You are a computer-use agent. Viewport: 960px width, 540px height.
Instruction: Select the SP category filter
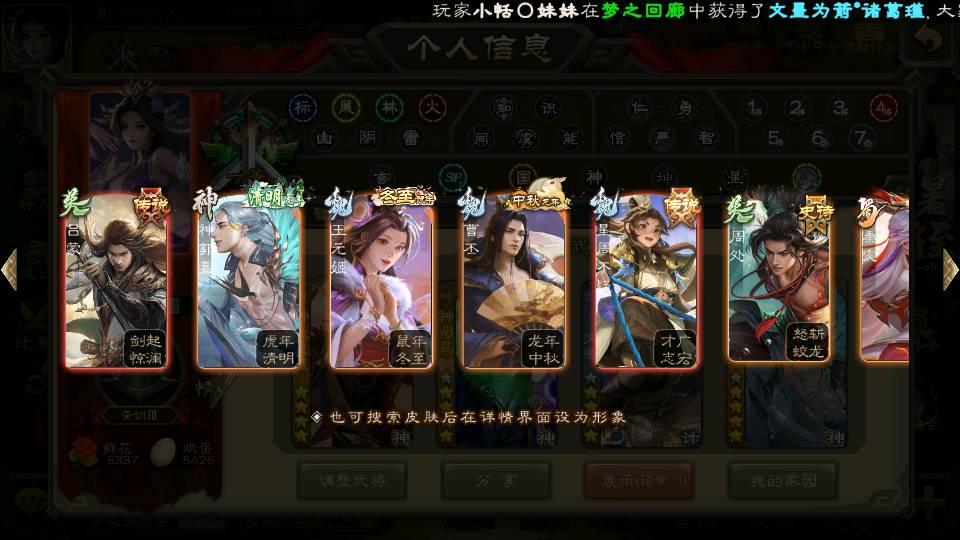tap(453, 177)
